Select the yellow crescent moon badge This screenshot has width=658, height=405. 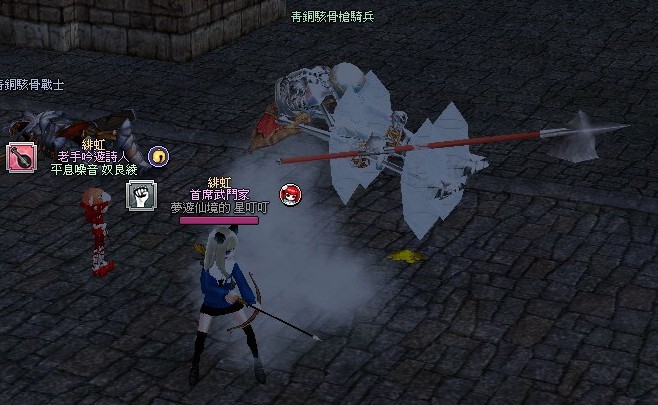(158, 156)
